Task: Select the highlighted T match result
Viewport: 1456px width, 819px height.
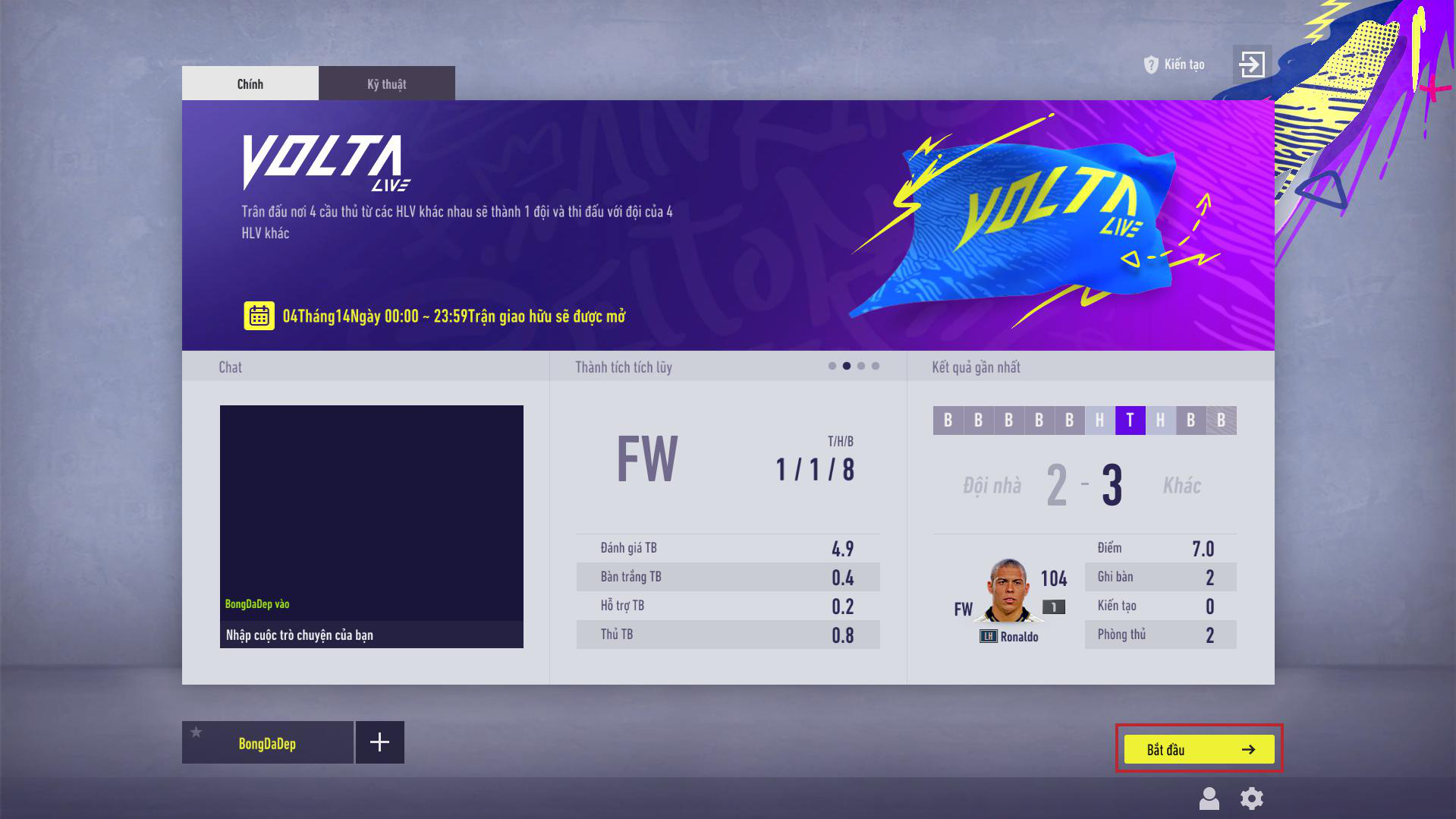Action: (x=1130, y=421)
